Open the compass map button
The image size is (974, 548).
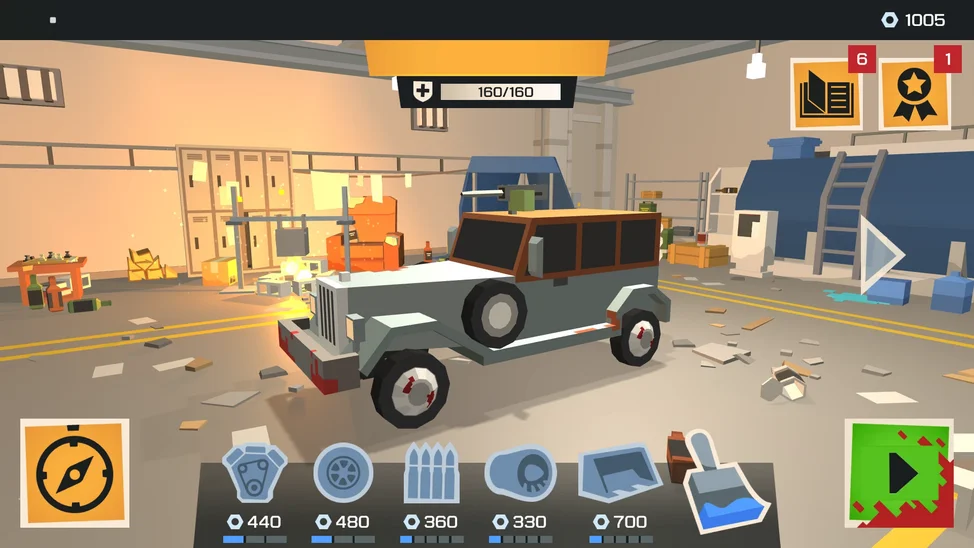[75, 473]
